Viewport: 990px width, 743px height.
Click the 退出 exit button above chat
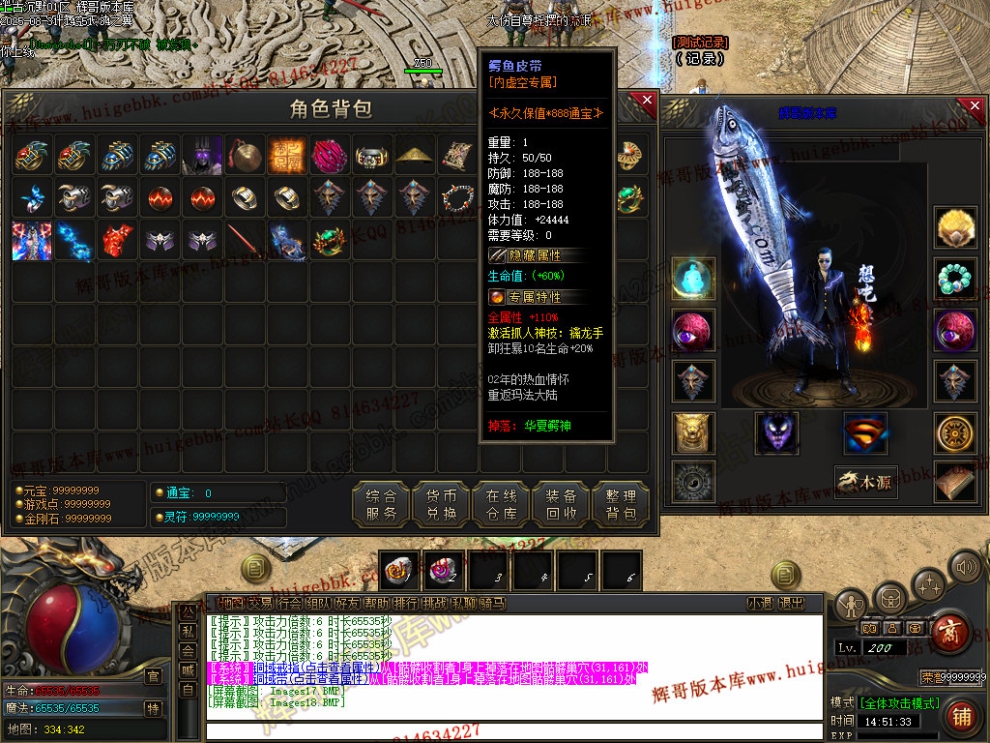790,603
